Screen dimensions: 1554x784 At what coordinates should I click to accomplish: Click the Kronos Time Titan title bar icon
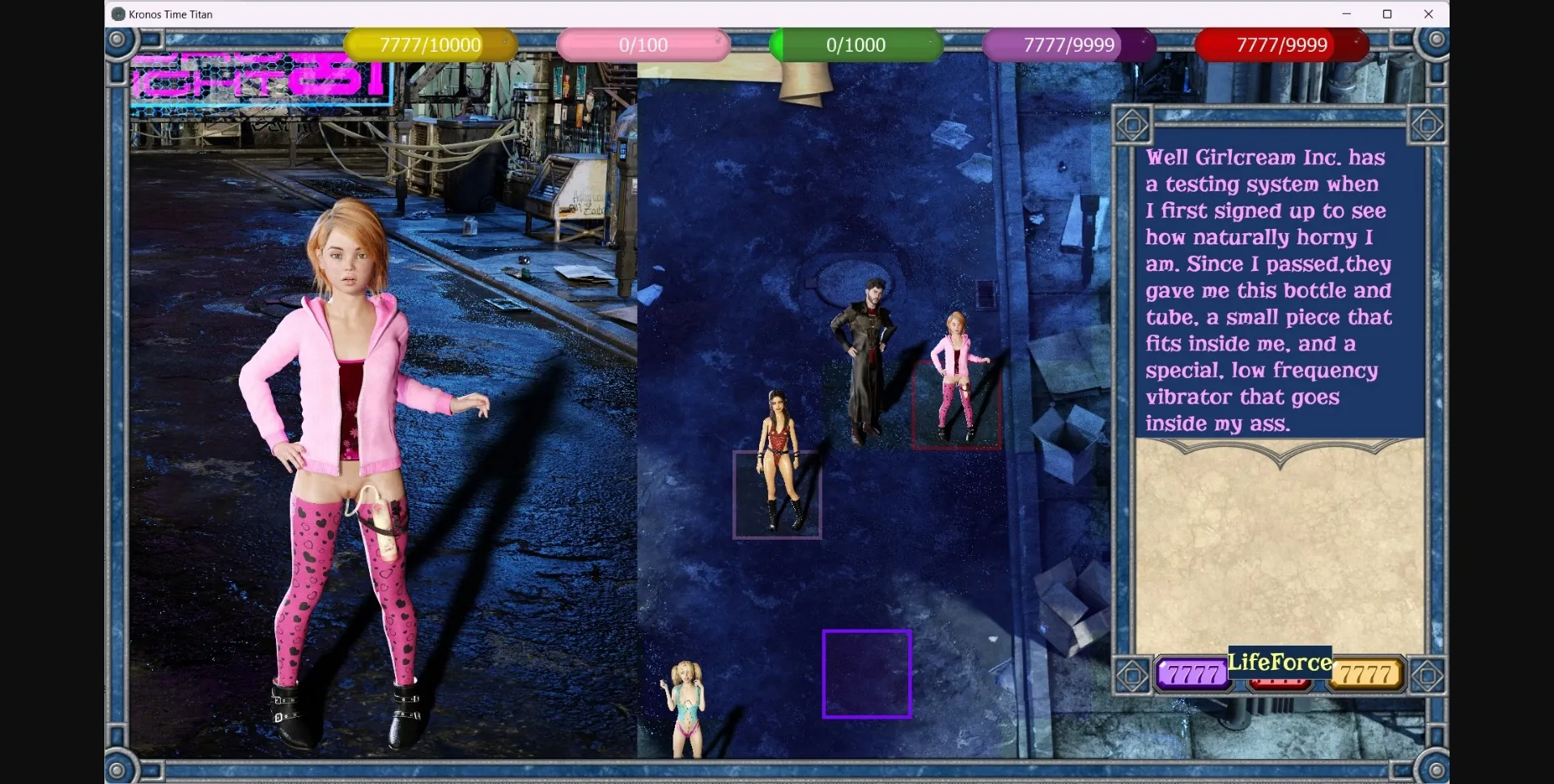point(118,14)
